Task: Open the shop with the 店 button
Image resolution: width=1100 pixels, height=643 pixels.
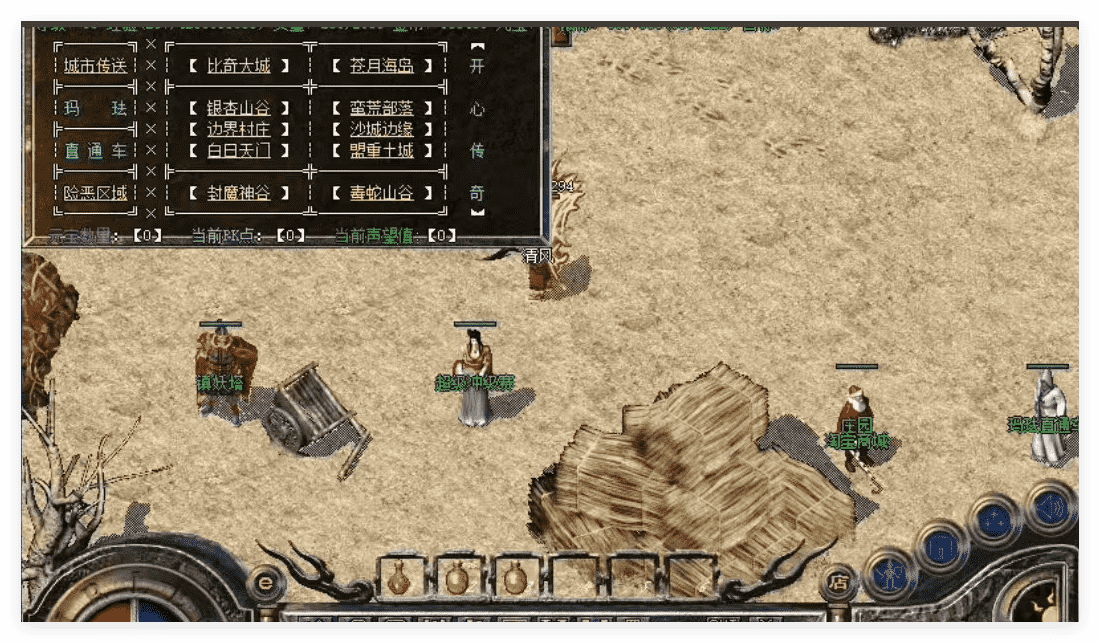Action: (x=840, y=581)
